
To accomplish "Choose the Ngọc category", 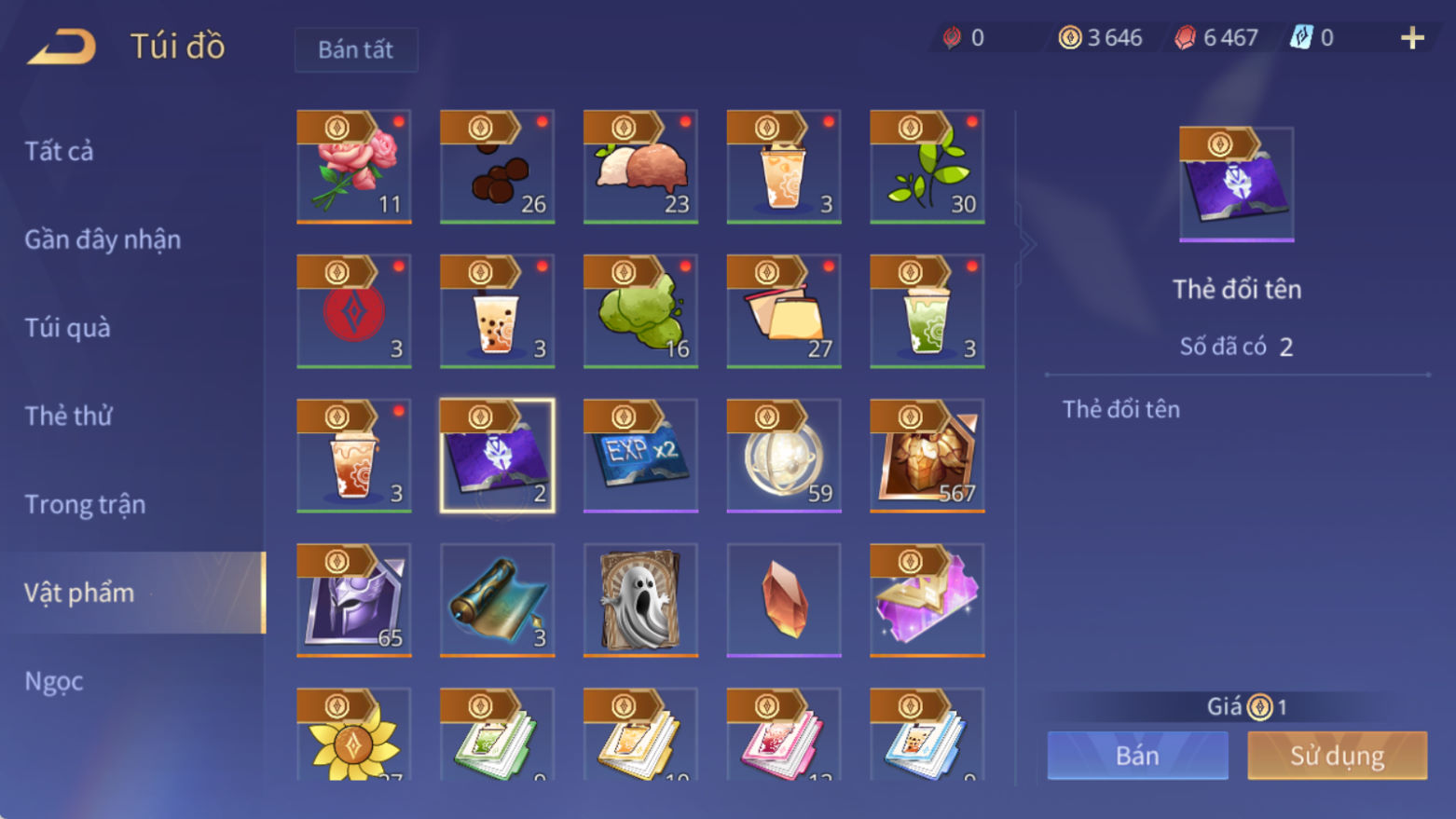I will [x=54, y=681].
